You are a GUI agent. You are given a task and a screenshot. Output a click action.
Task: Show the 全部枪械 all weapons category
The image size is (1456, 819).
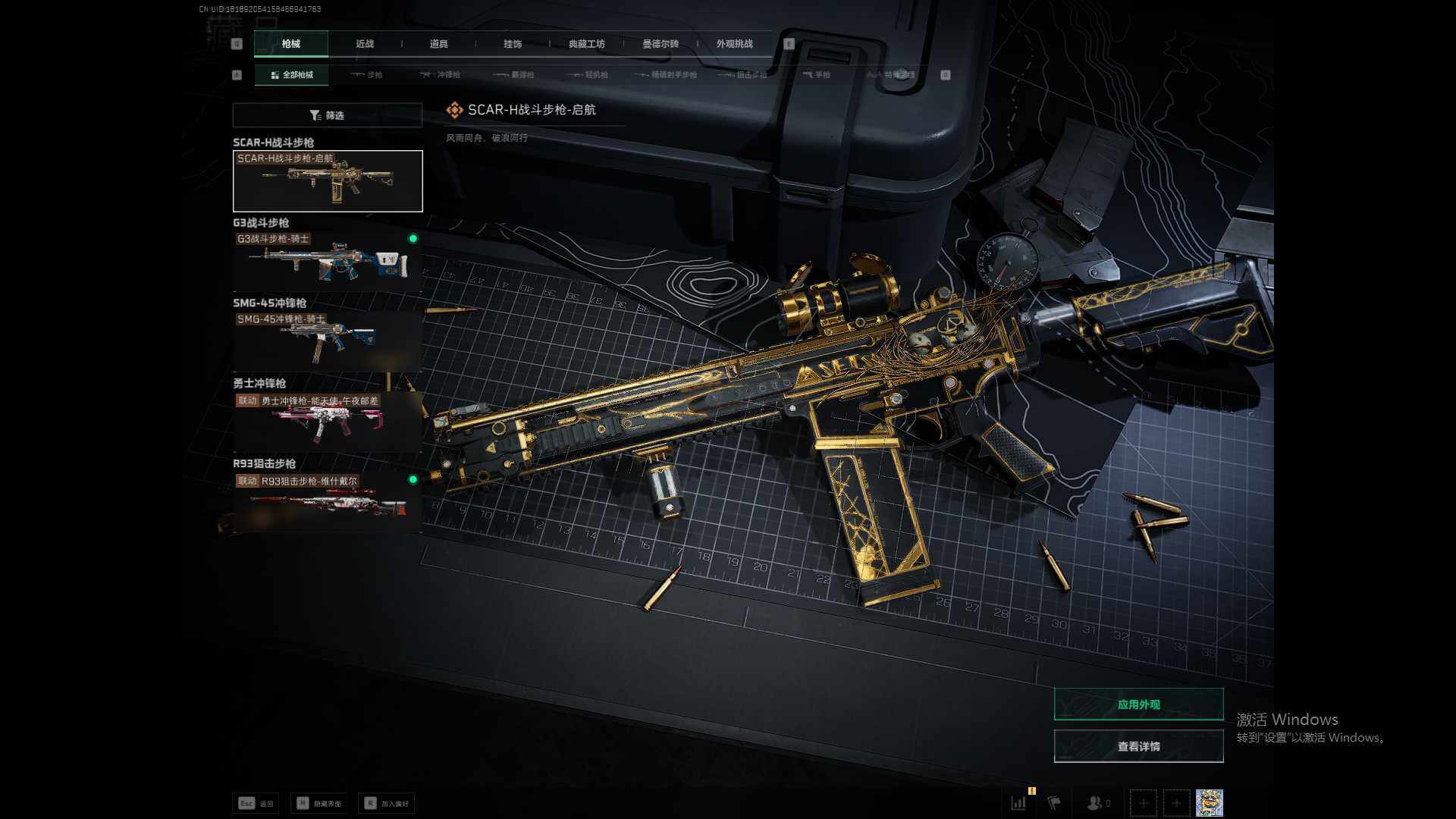click(x=292, y=75)
